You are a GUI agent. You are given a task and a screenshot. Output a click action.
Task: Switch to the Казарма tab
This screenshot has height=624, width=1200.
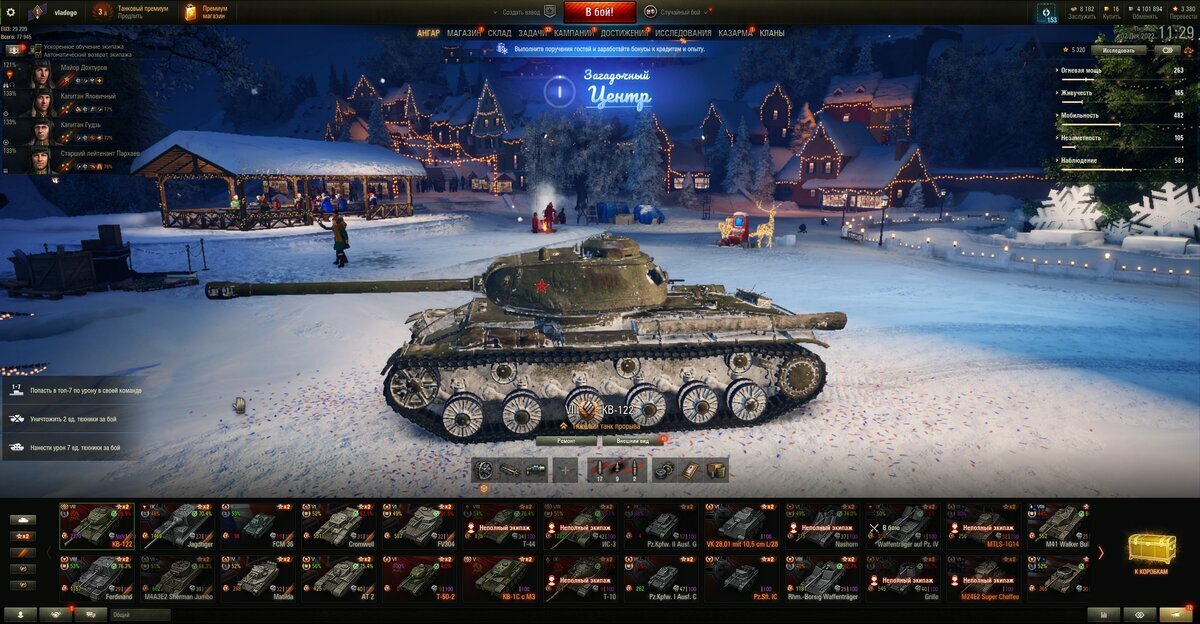coord(735,33)
